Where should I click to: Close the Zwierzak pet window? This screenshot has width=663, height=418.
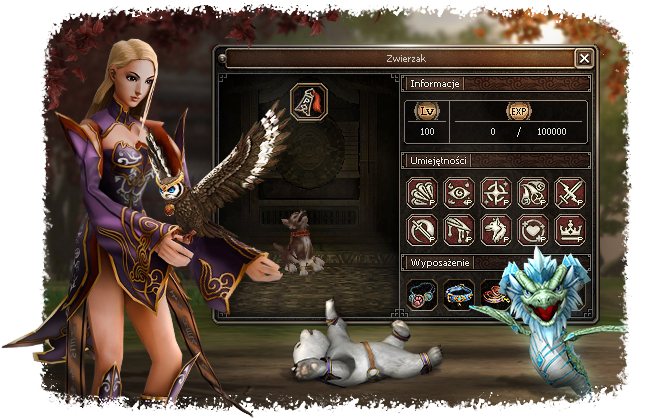[x=584, y=58]
